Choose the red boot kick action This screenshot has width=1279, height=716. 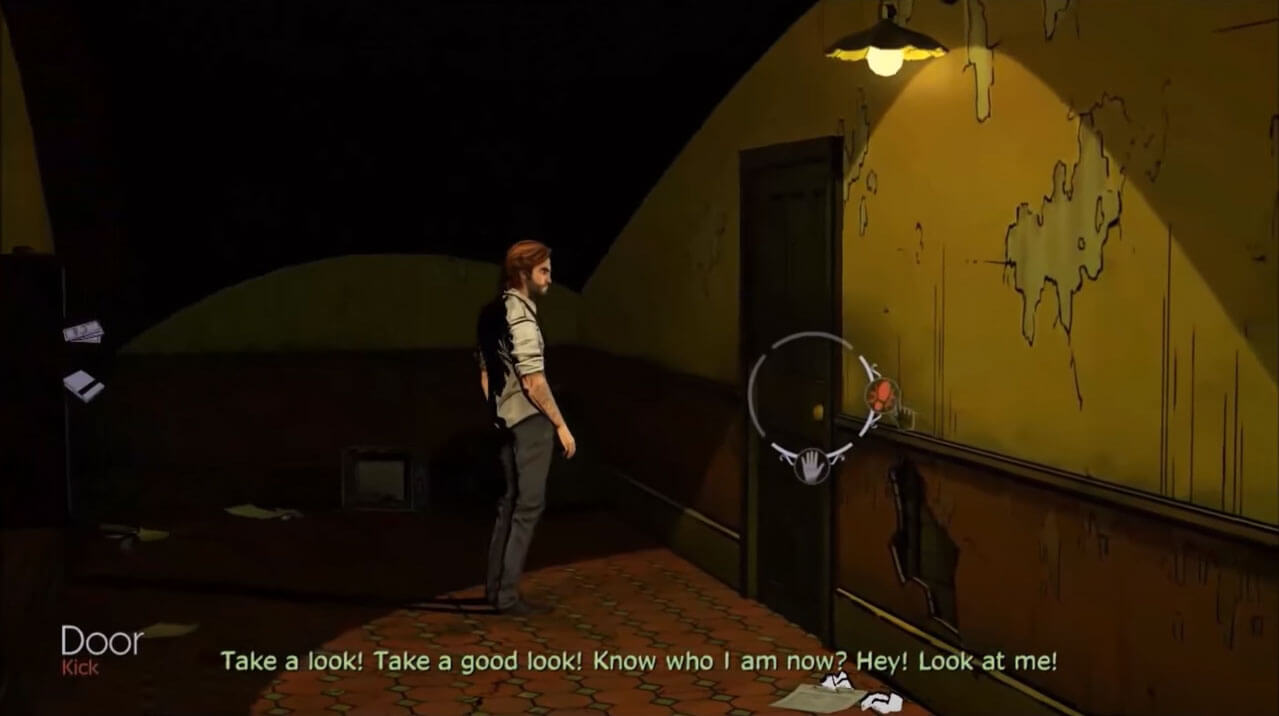881,395
